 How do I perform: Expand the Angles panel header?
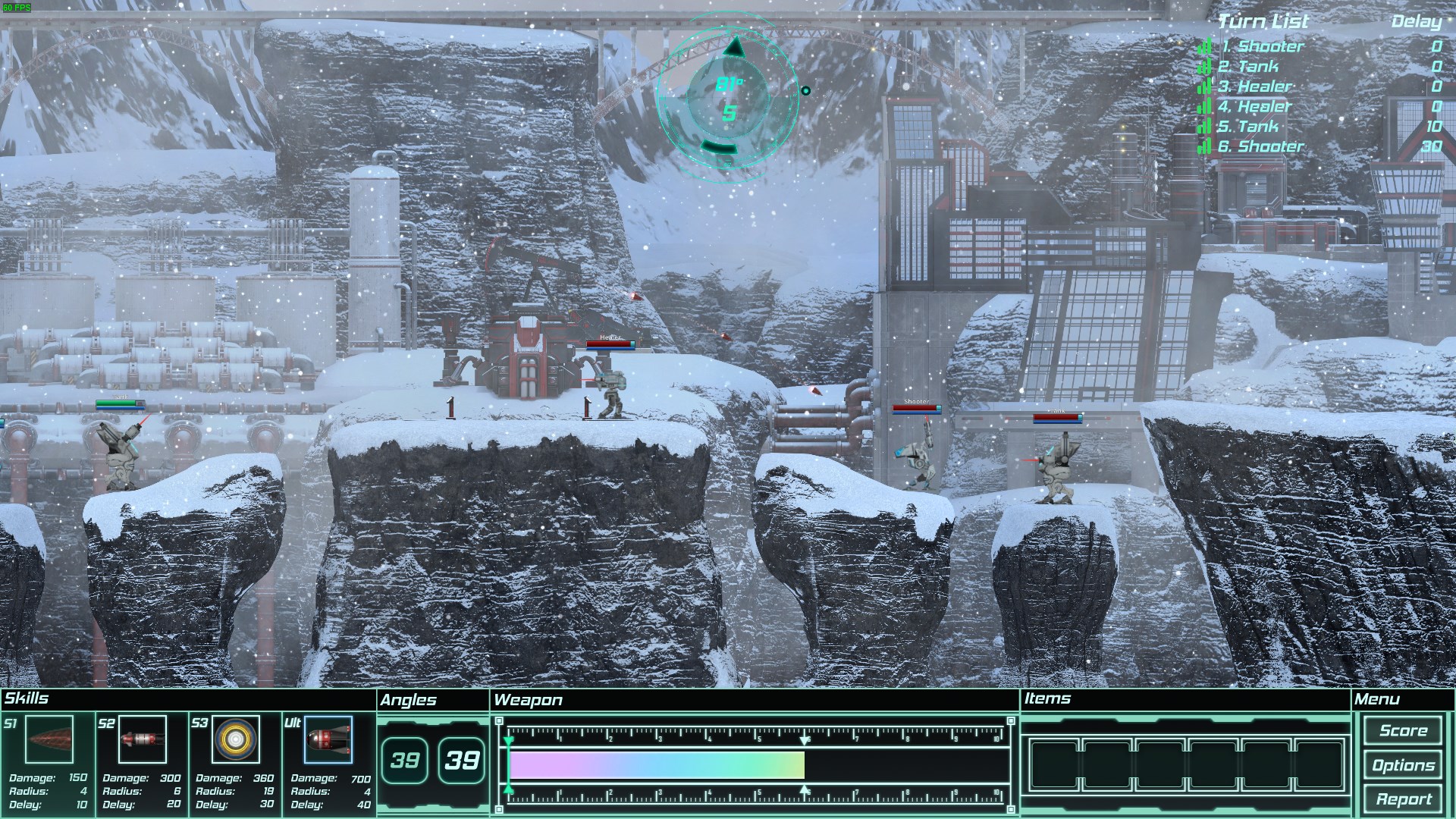[x=409, y=700]
